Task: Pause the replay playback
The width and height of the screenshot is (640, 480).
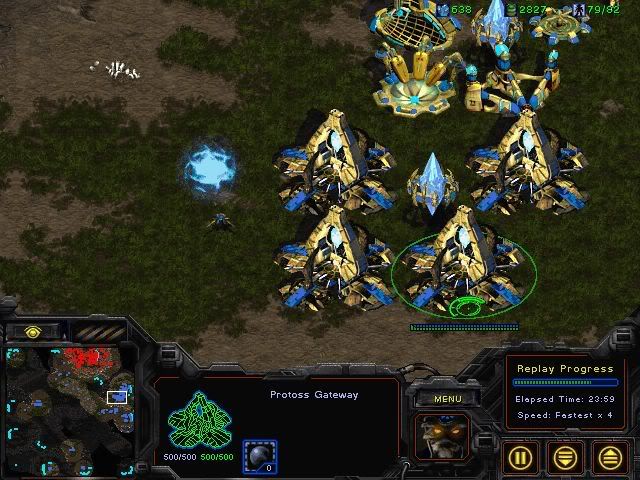Action: tap(523, 457)
